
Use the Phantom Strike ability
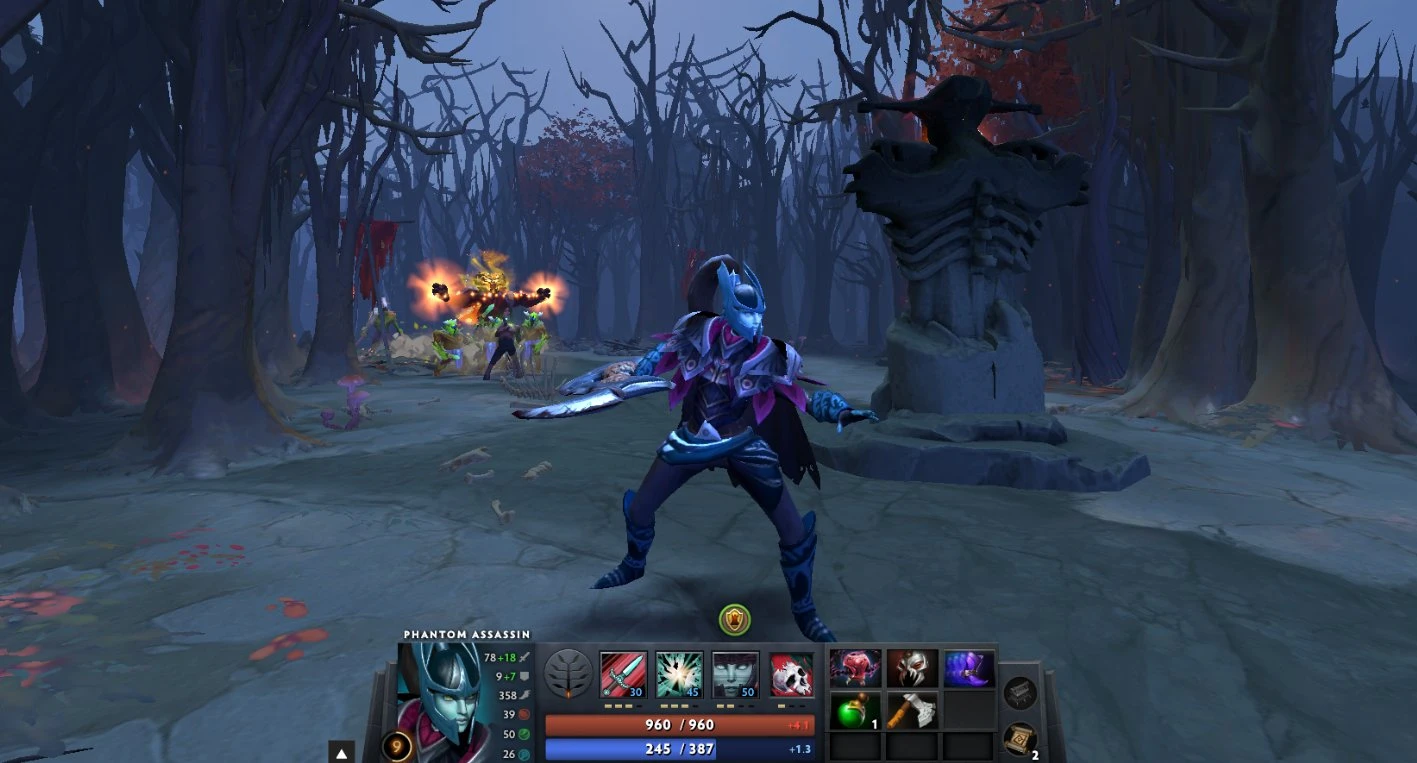pos(679,675)
